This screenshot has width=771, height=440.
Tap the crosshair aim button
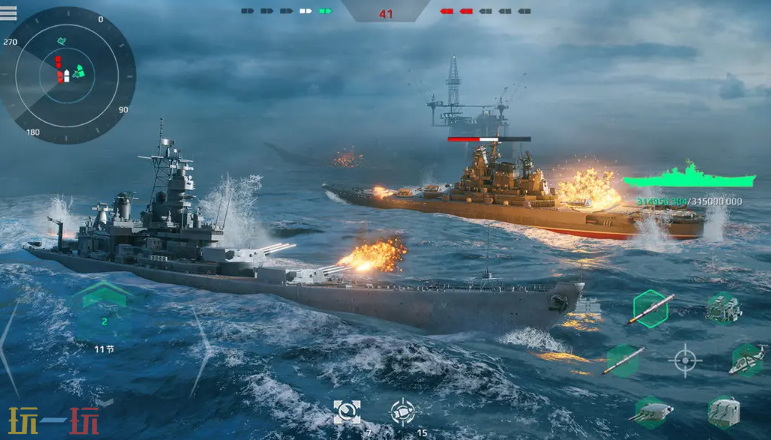click(x=685, y=359)
